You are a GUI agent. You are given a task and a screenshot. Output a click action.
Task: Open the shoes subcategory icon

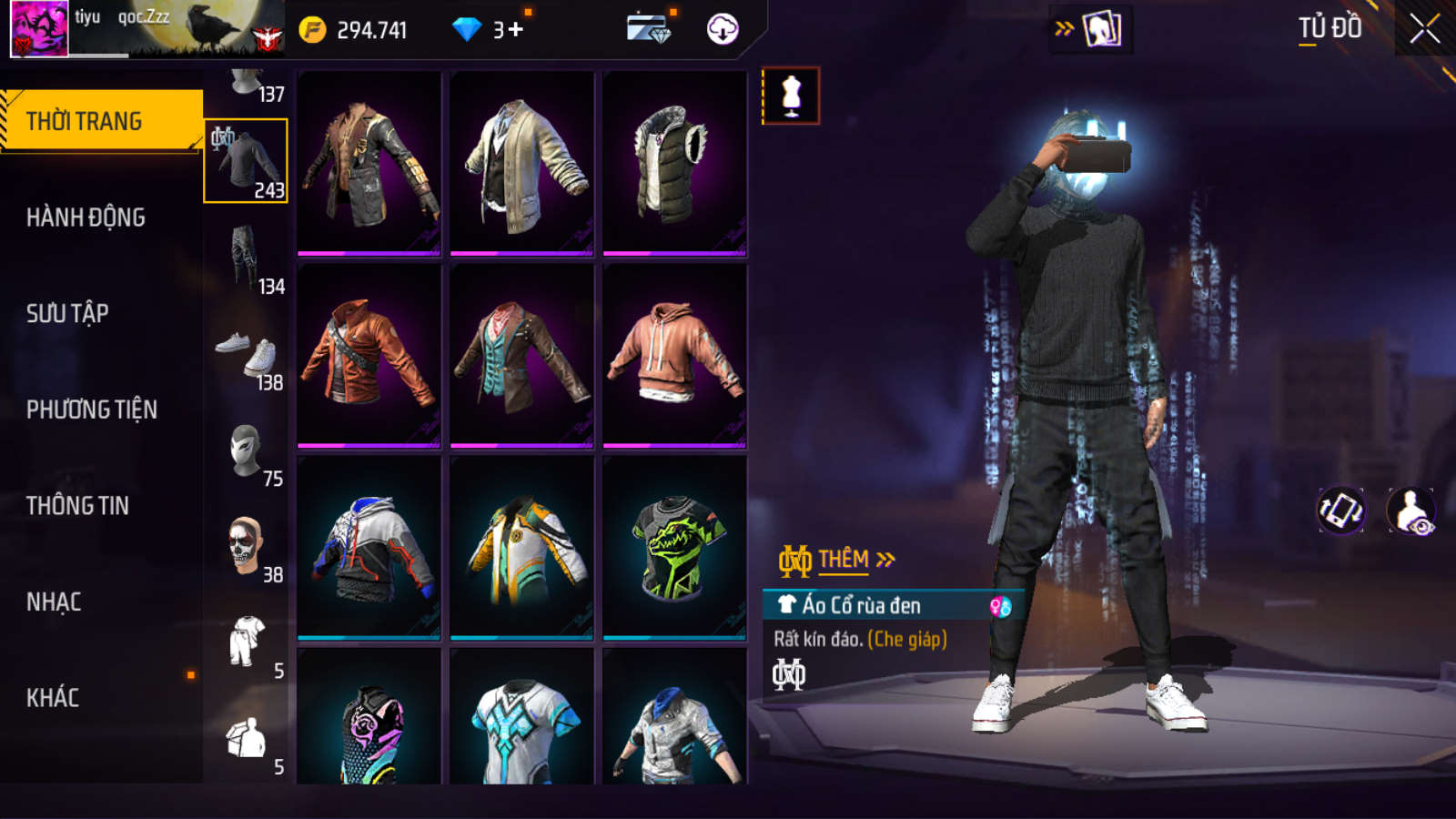pos(246,355)
